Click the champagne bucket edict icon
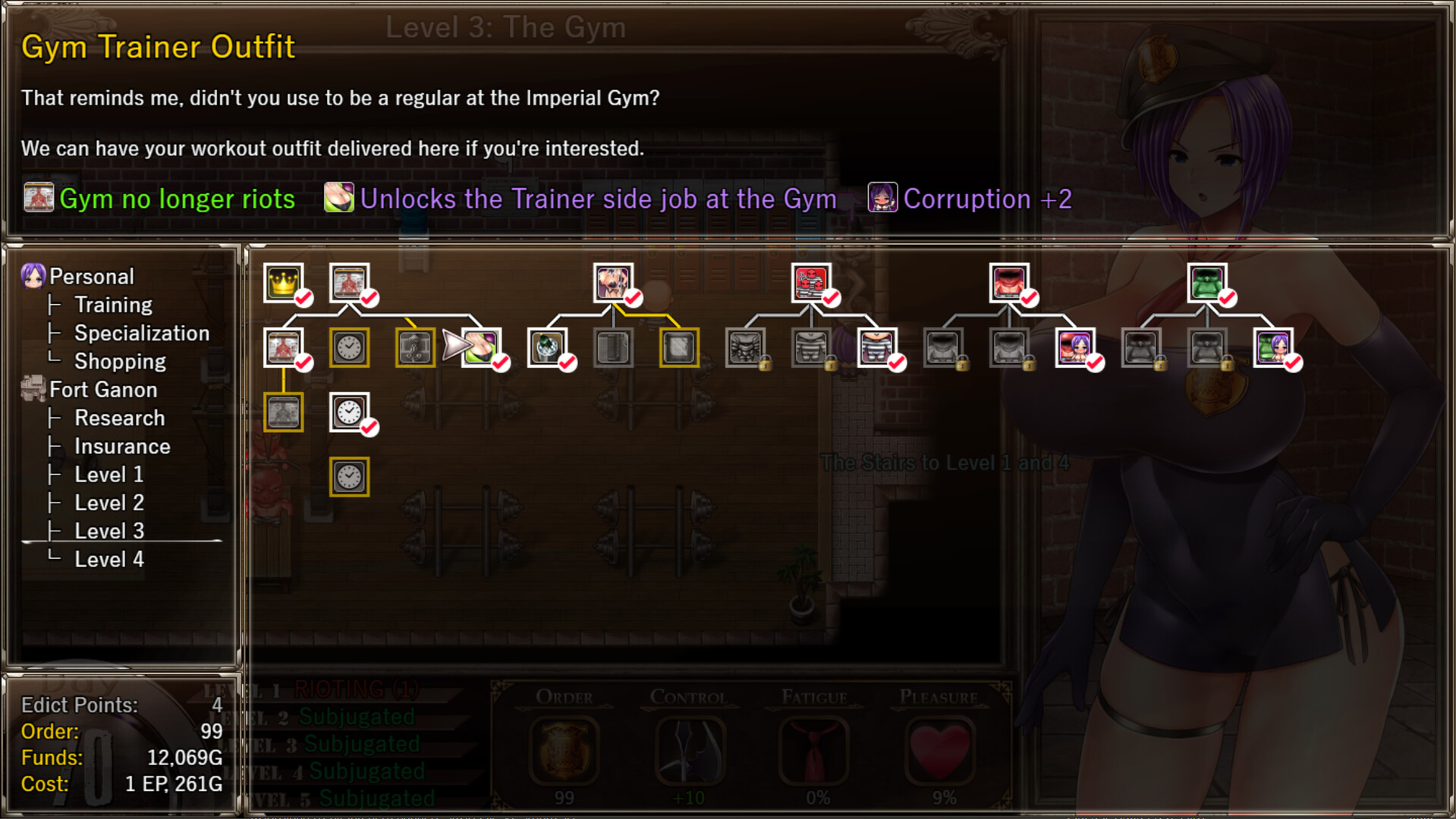The width and height of the screenshot is (1456, 819). 548,347
